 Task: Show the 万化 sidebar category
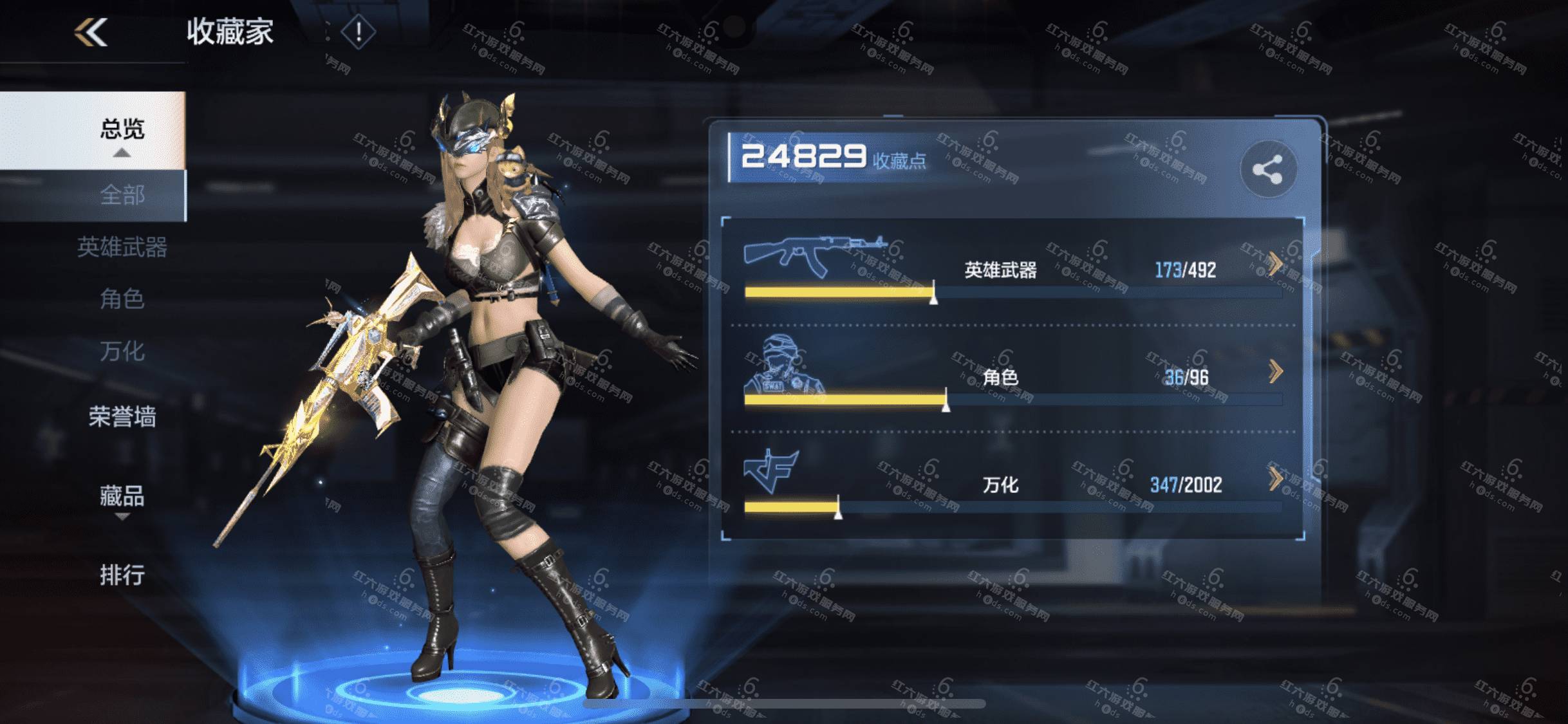122,351
